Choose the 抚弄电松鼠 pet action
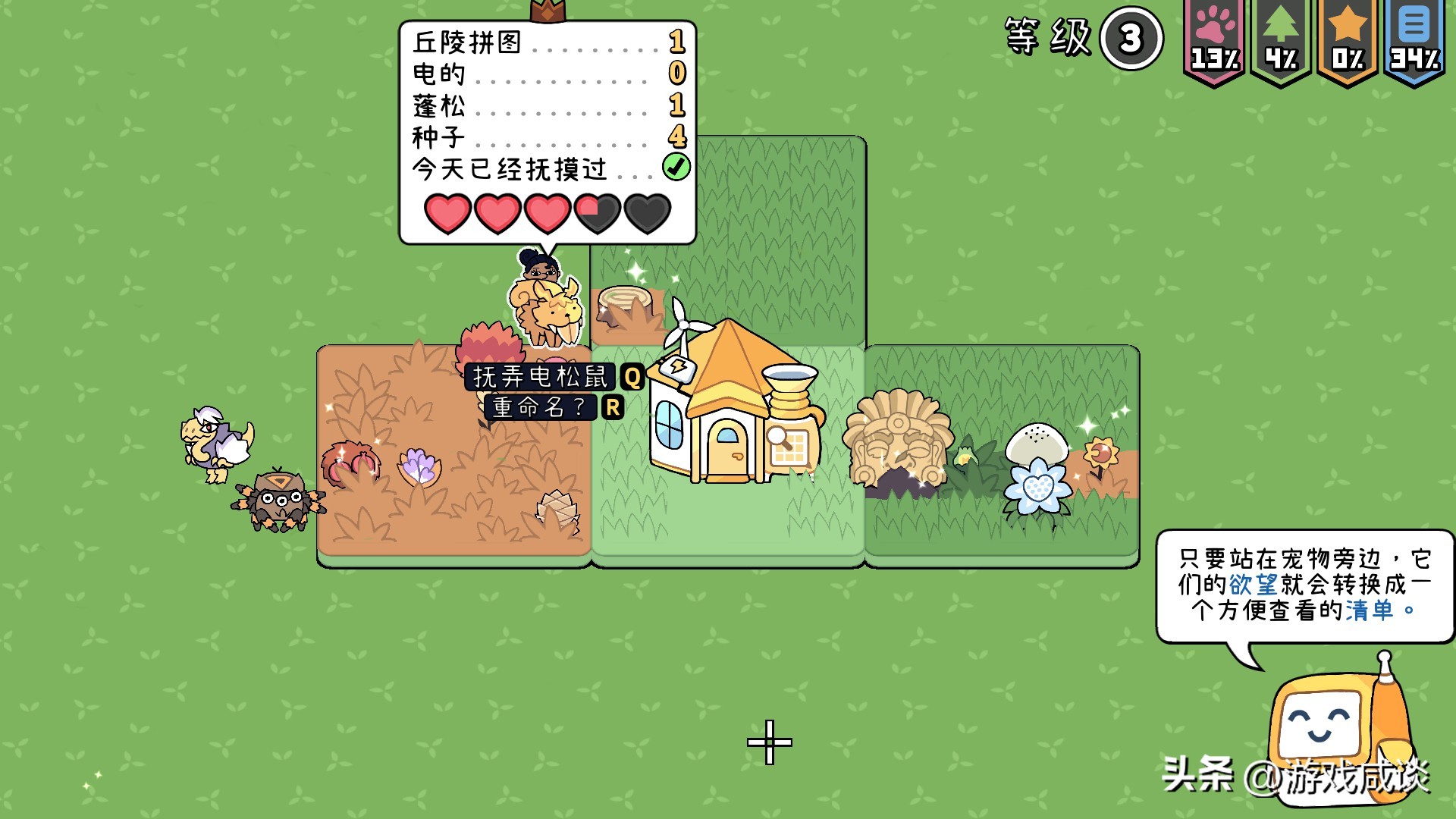The width and height of the screenshot is (1456, 819). pos(541,376)
